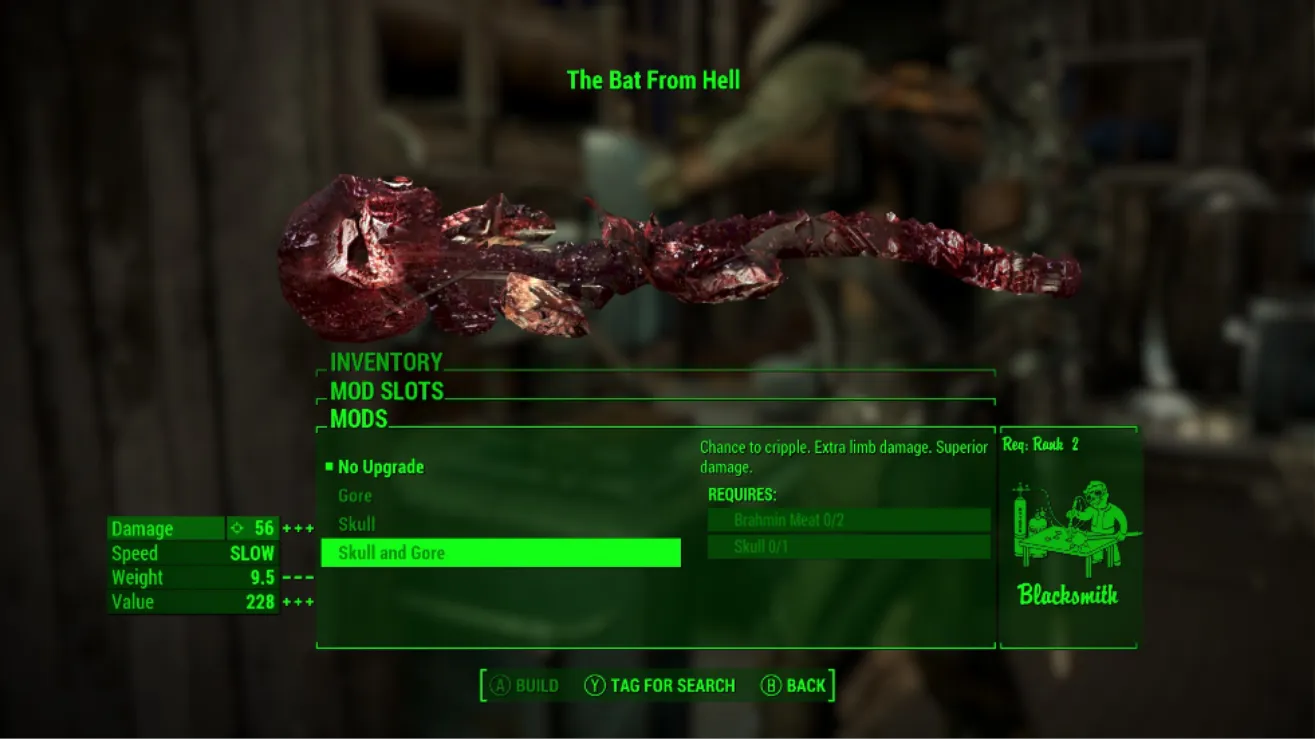
Task: Click the BUILD button
Action: click(523, 686)
